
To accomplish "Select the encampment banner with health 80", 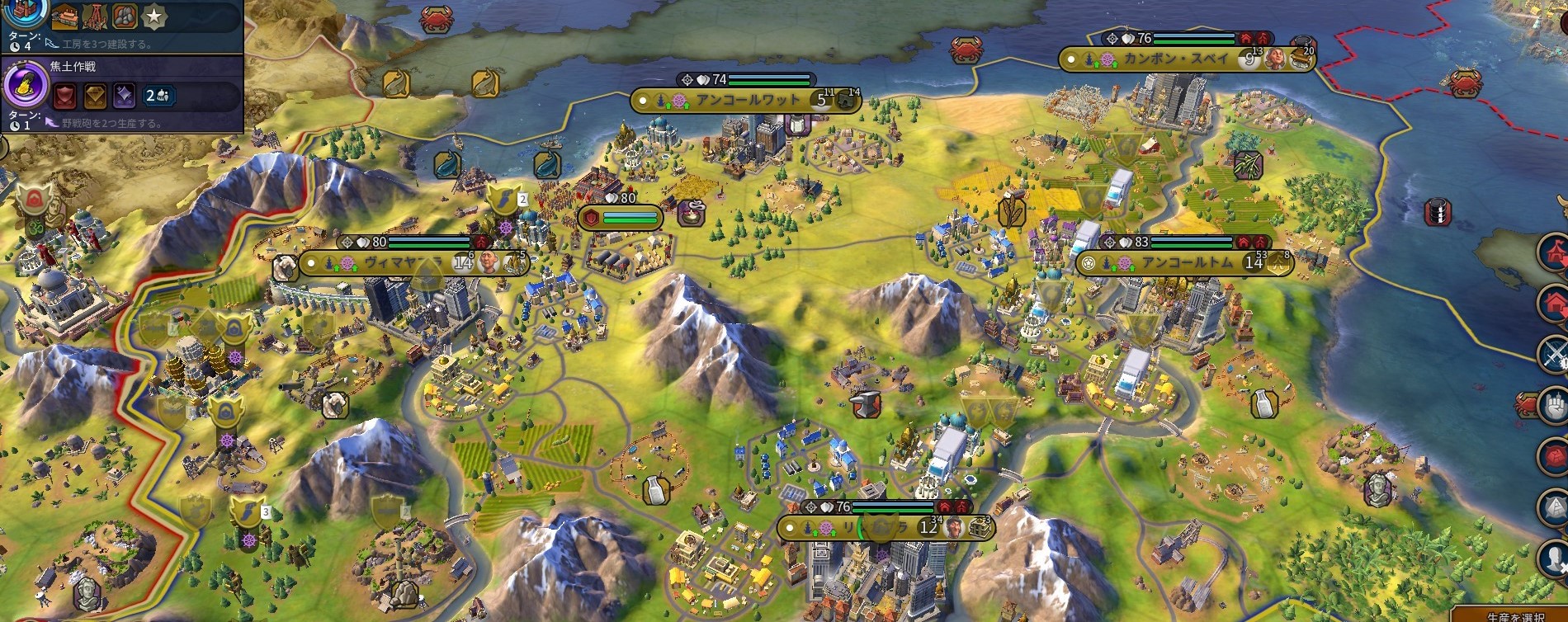I will pyautogui.click(x=621, y=218).
